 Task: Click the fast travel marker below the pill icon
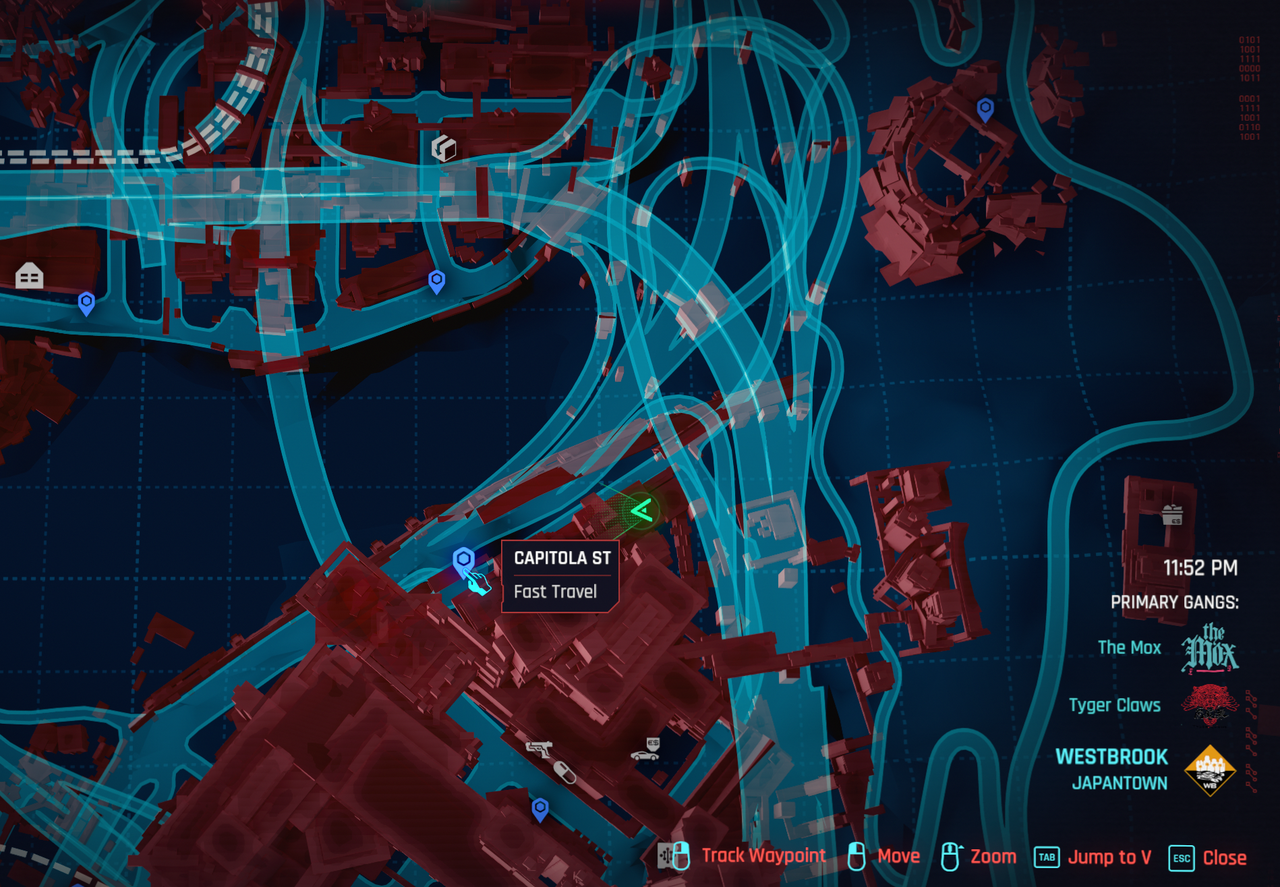pos(540,808)
